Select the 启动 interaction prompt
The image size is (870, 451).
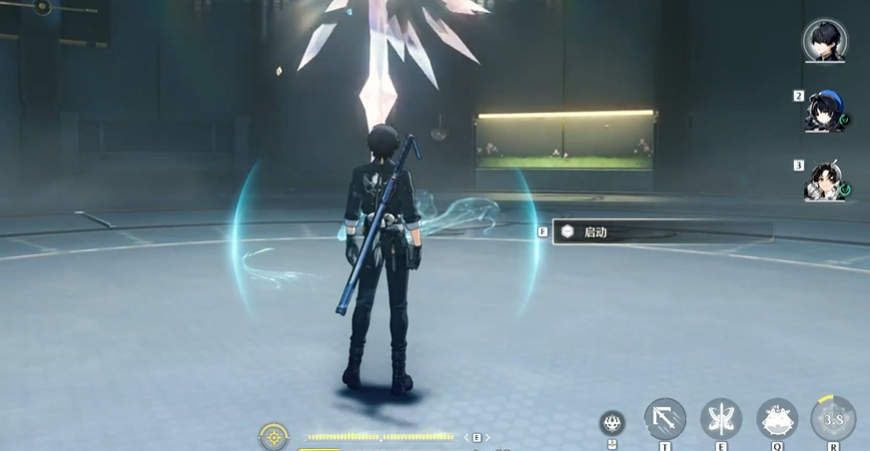pos(660,232)
